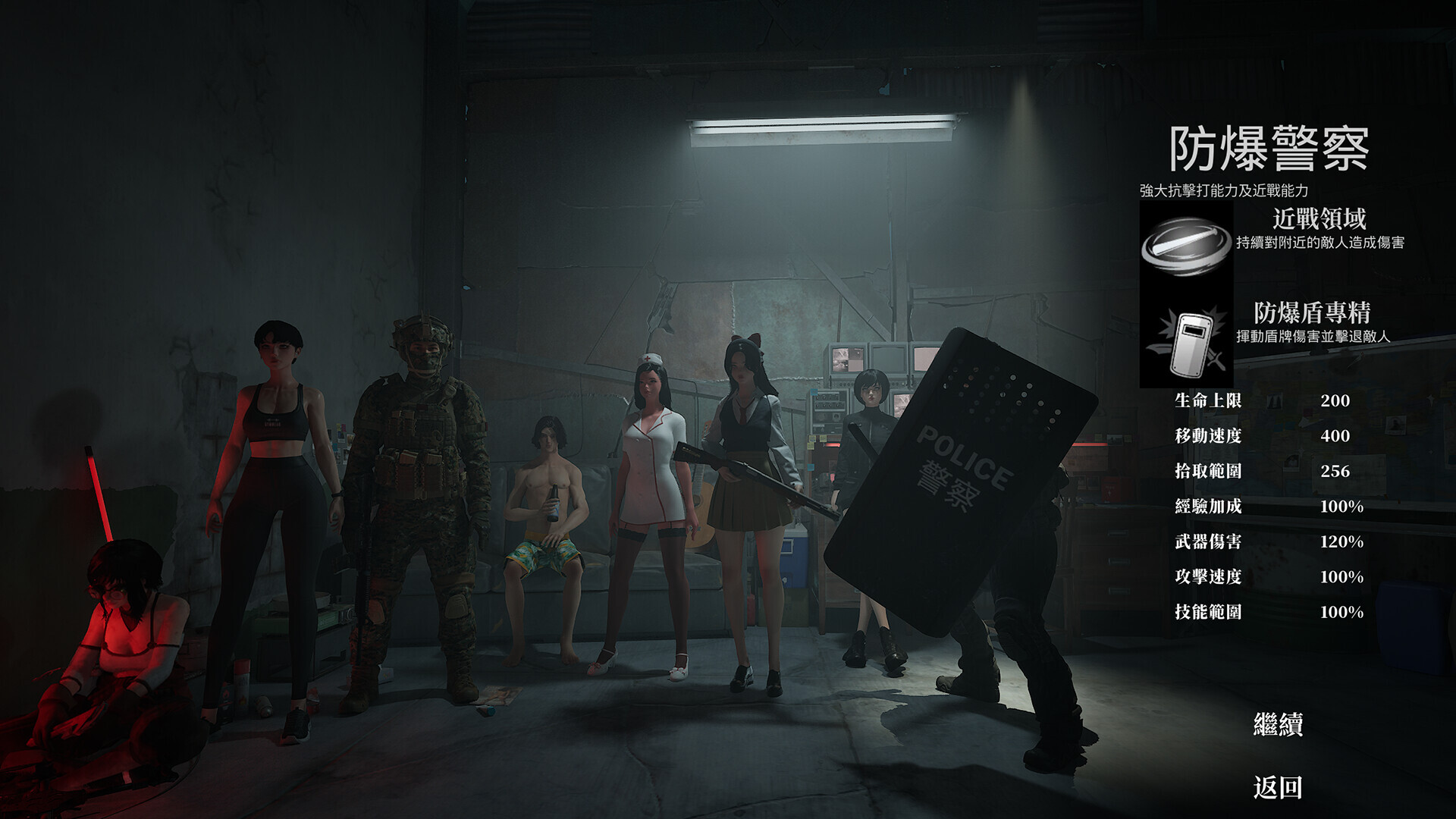The height and width of the screenshot is (819, 1456).
Task: Click the 繼續 (Continue) button
Action: (1278, 725)
